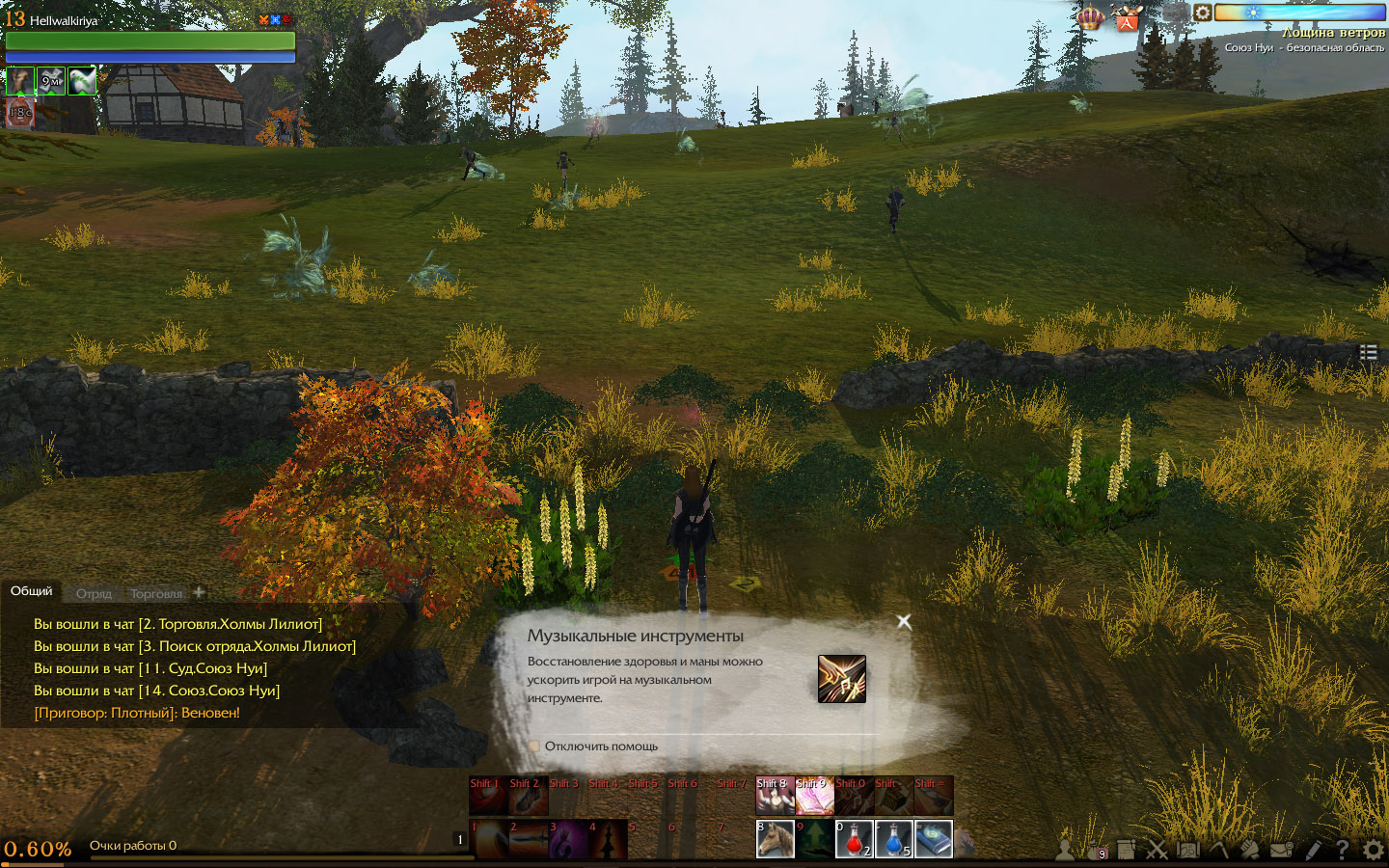Tick the Отключить помощь checkbox

[x=534, y=746]
